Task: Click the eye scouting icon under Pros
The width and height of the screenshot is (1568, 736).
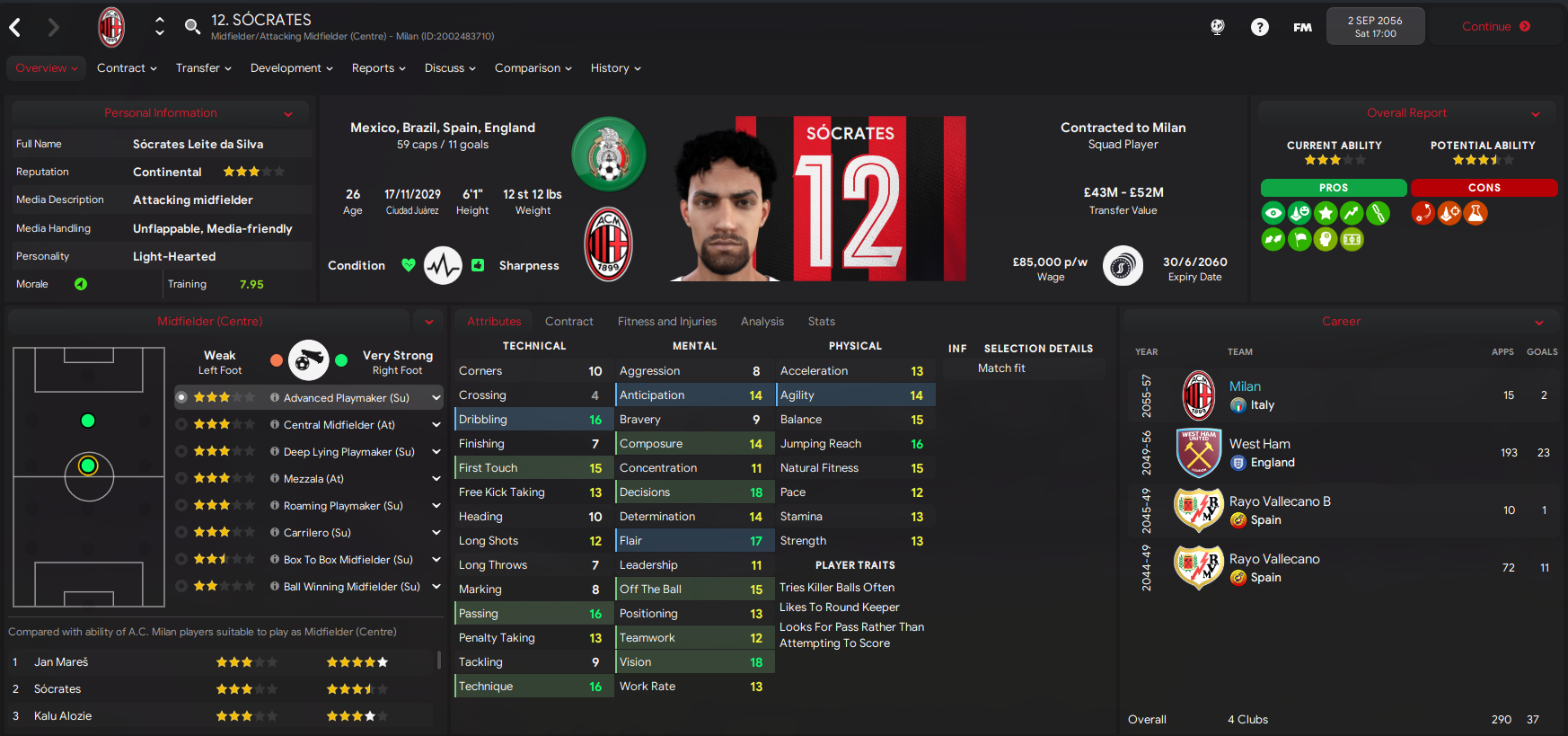Action: tap(1273, 213)
